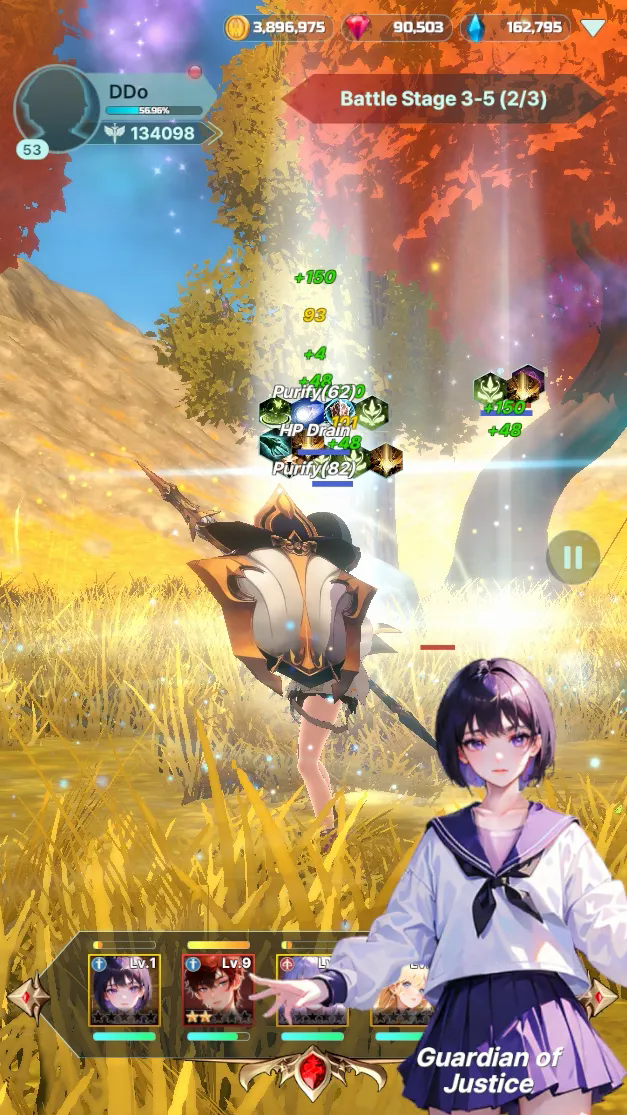Tap the left ornament arrow of hero bar
This screenshot has width=627, height=1115.
(27, 997)
